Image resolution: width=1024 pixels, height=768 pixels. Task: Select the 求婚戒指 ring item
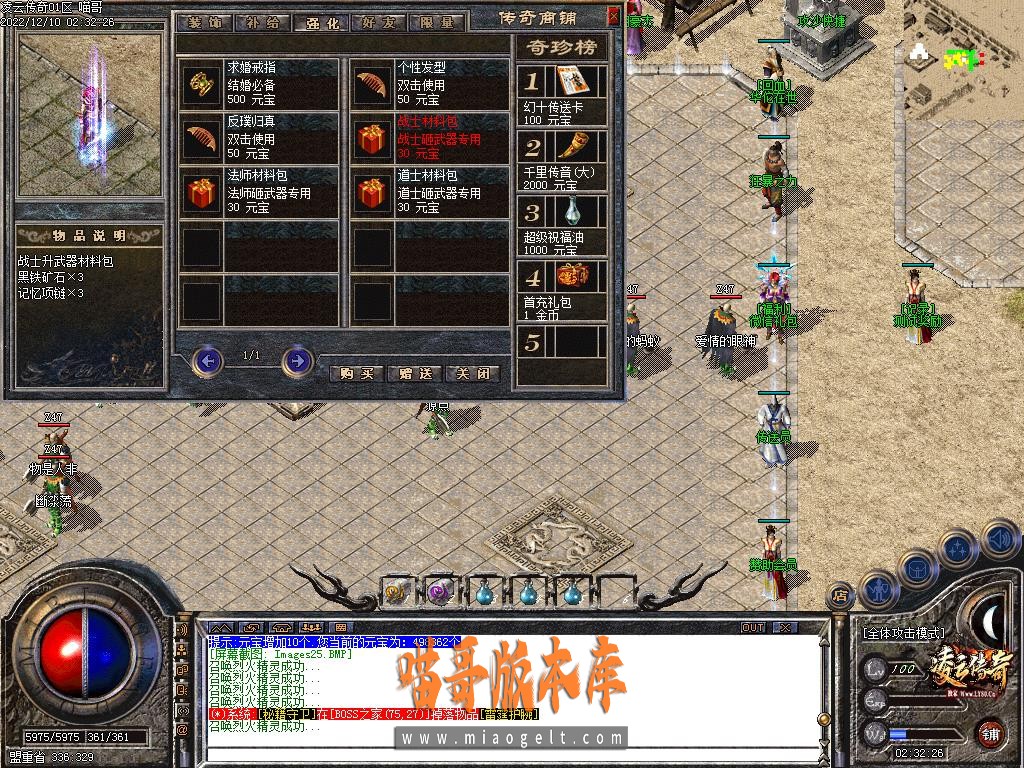202,84
